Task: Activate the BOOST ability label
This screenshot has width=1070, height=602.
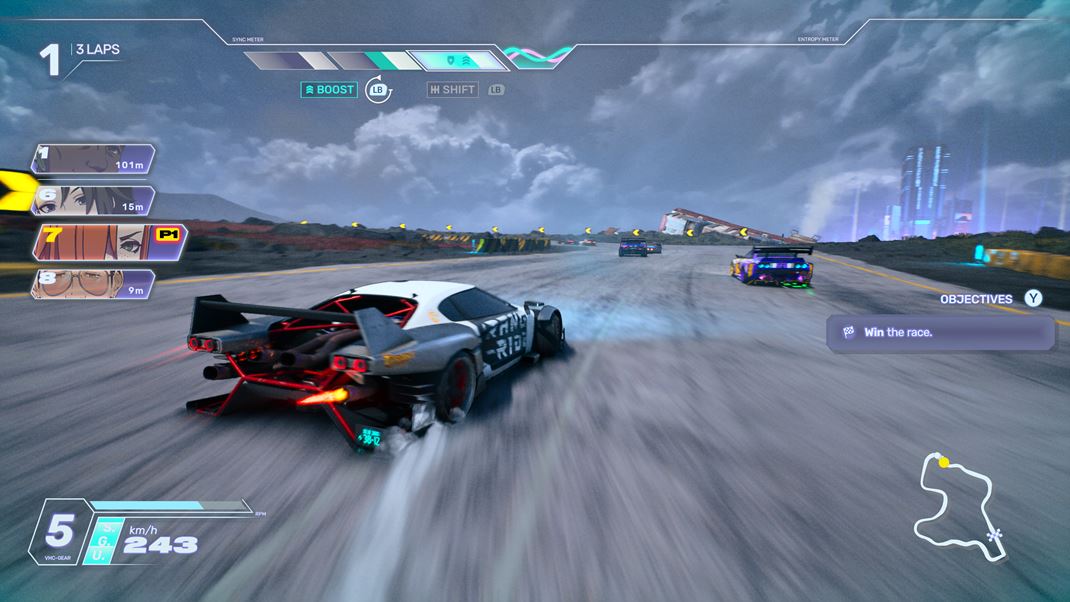Action: click(330, 90)
